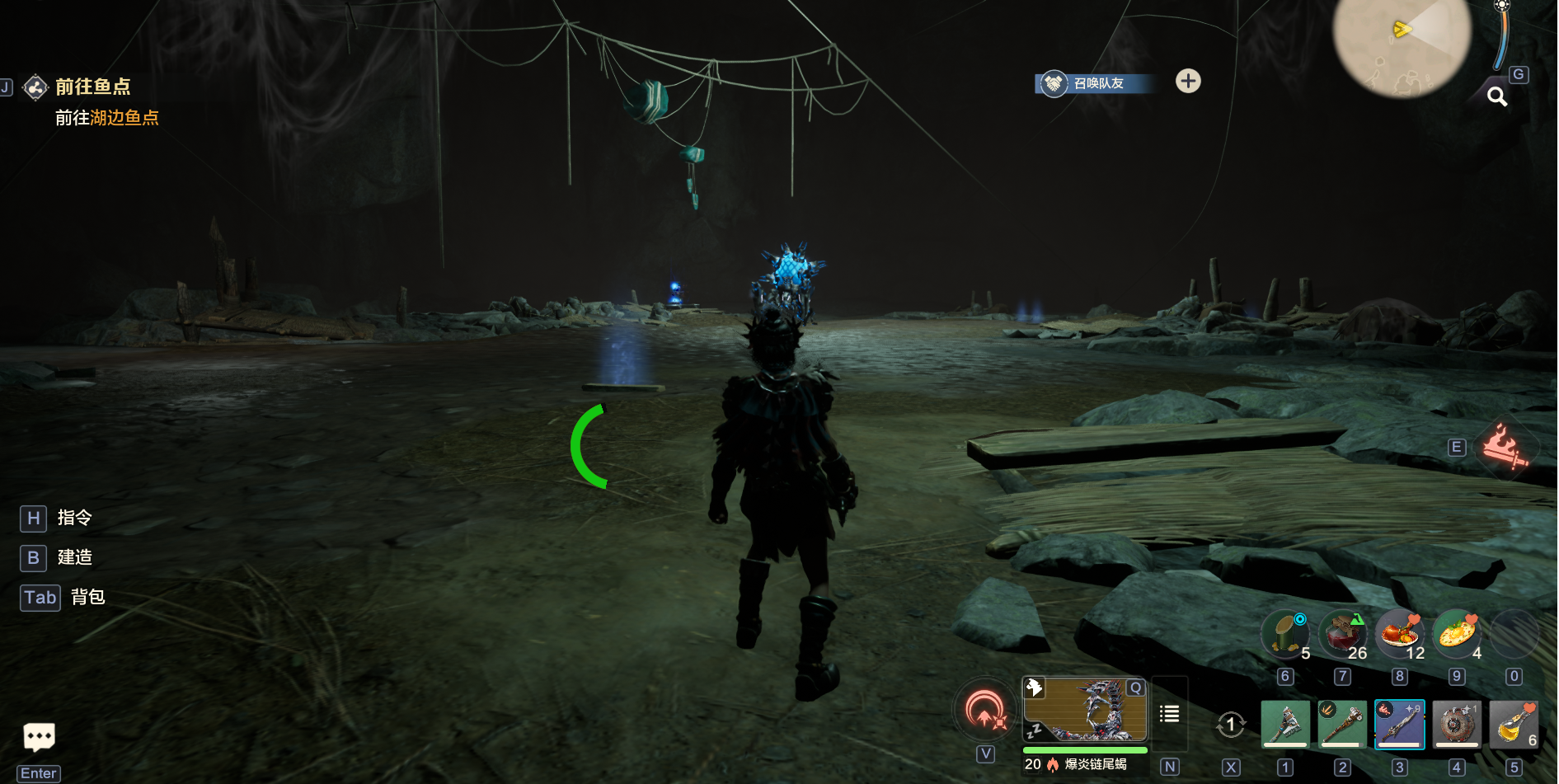Open the pet list icon
The width and height of the screenshot is (1559, 784).
pyautogui.click(x=1169, y=714)
